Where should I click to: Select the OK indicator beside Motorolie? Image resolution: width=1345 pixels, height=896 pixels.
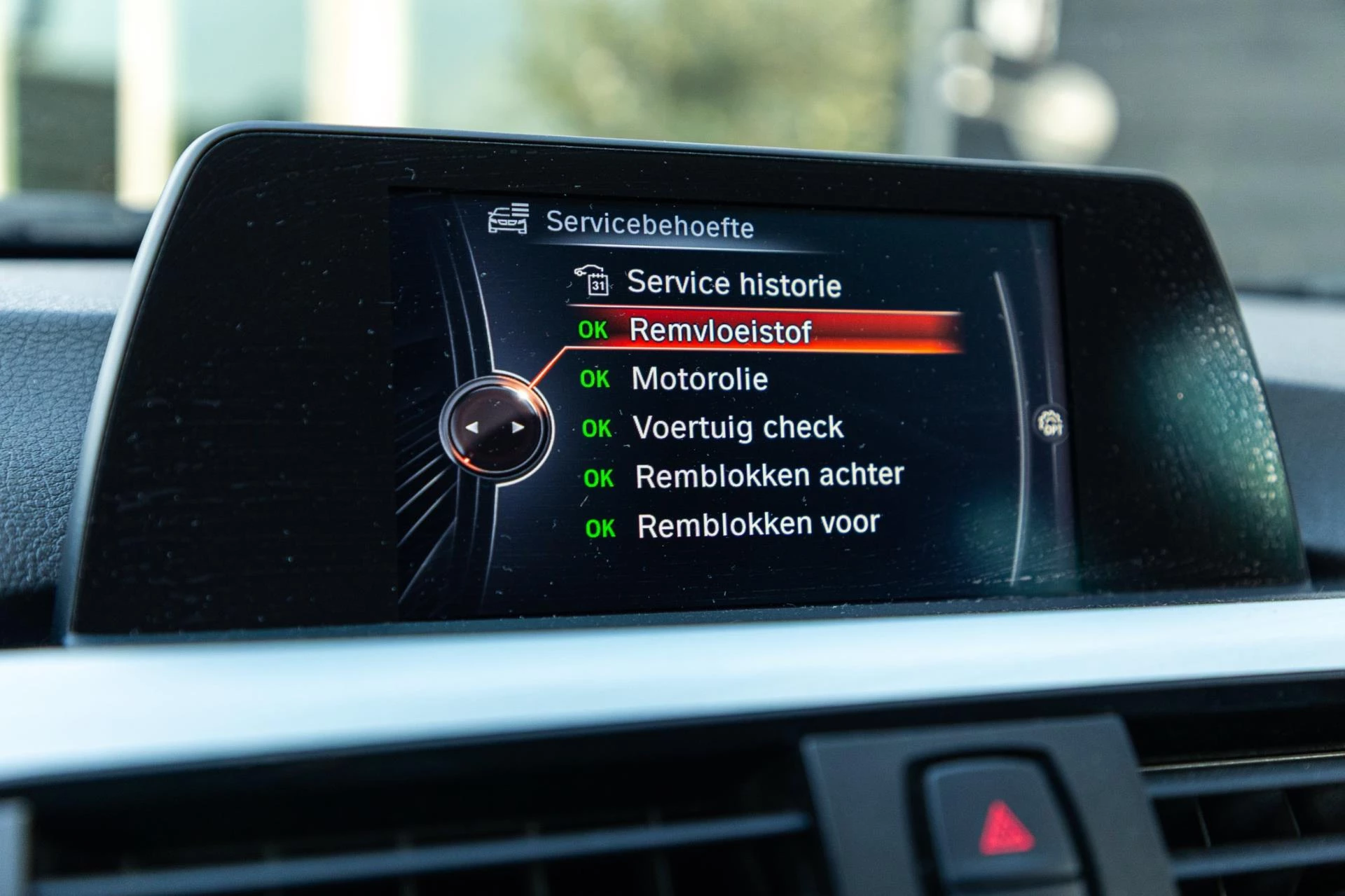click(x=595, y=380)
